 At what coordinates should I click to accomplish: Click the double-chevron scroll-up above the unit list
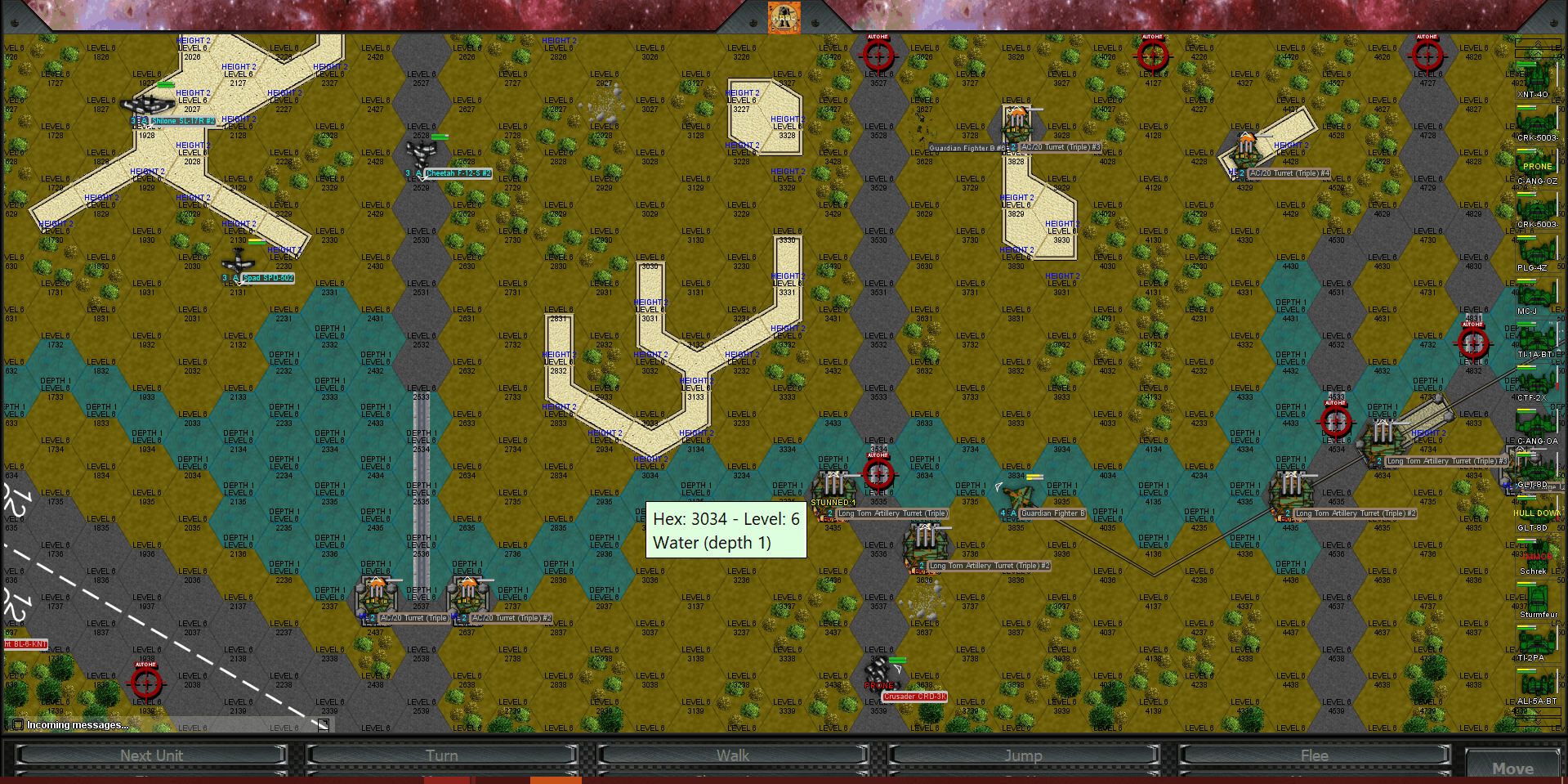tap(1538, 43)
